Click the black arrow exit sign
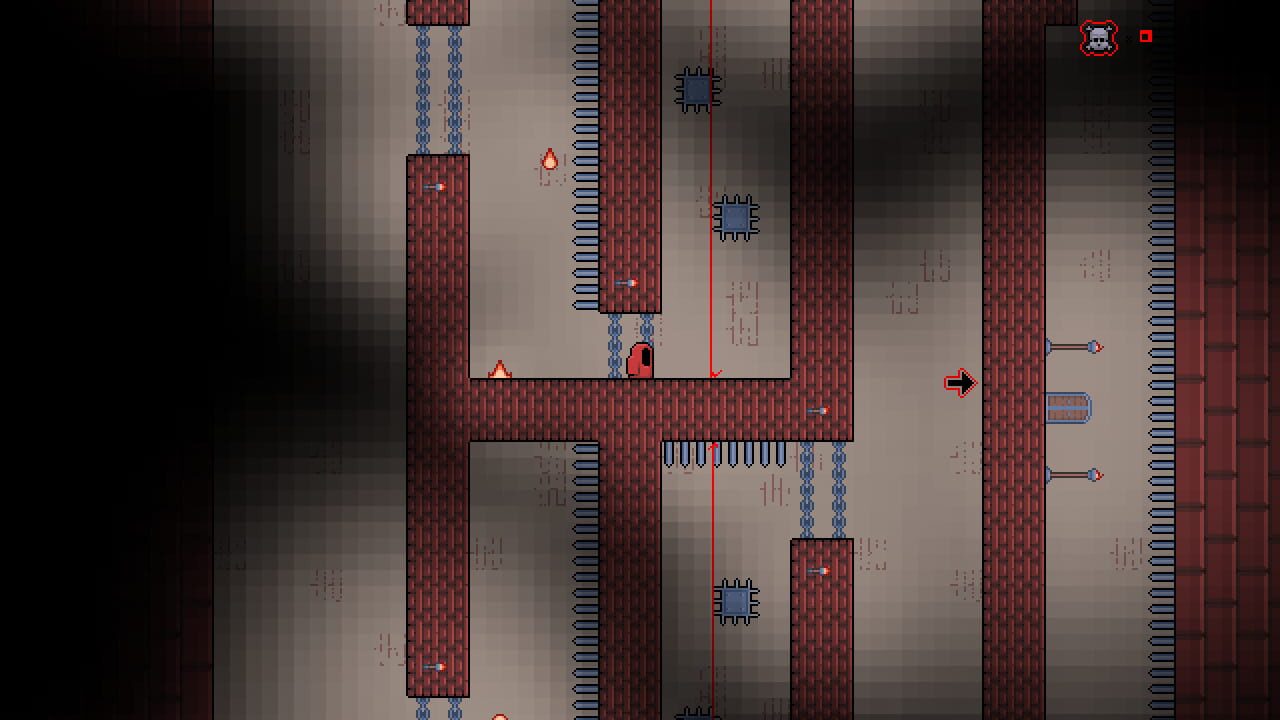This screenshot has height=720, width=1280. pos(960,383)
